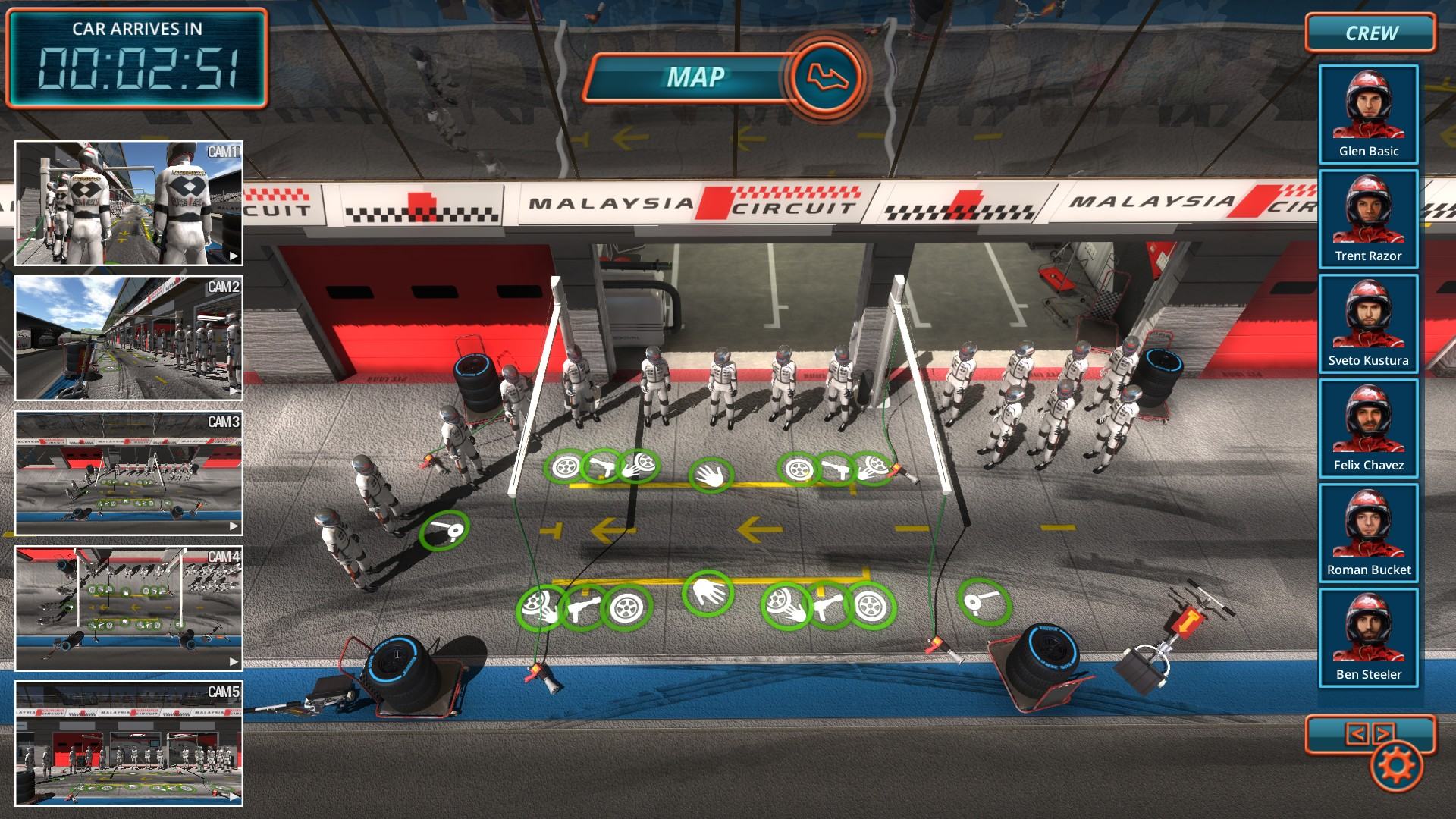The height and width of the screenshot is (819, 1456).
Task: Choose Trent Razor from the crew list
Action: click(x=1368, y=218)
